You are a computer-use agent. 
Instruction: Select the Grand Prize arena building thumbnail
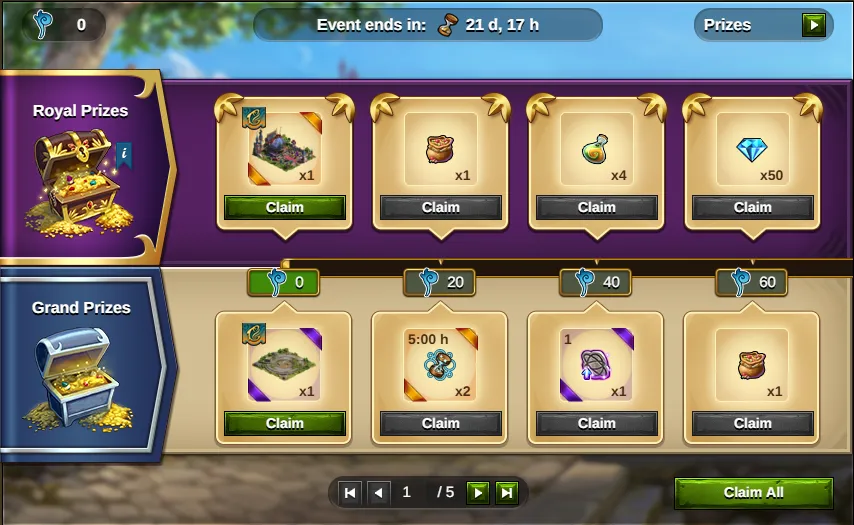[x=281, y=362]
